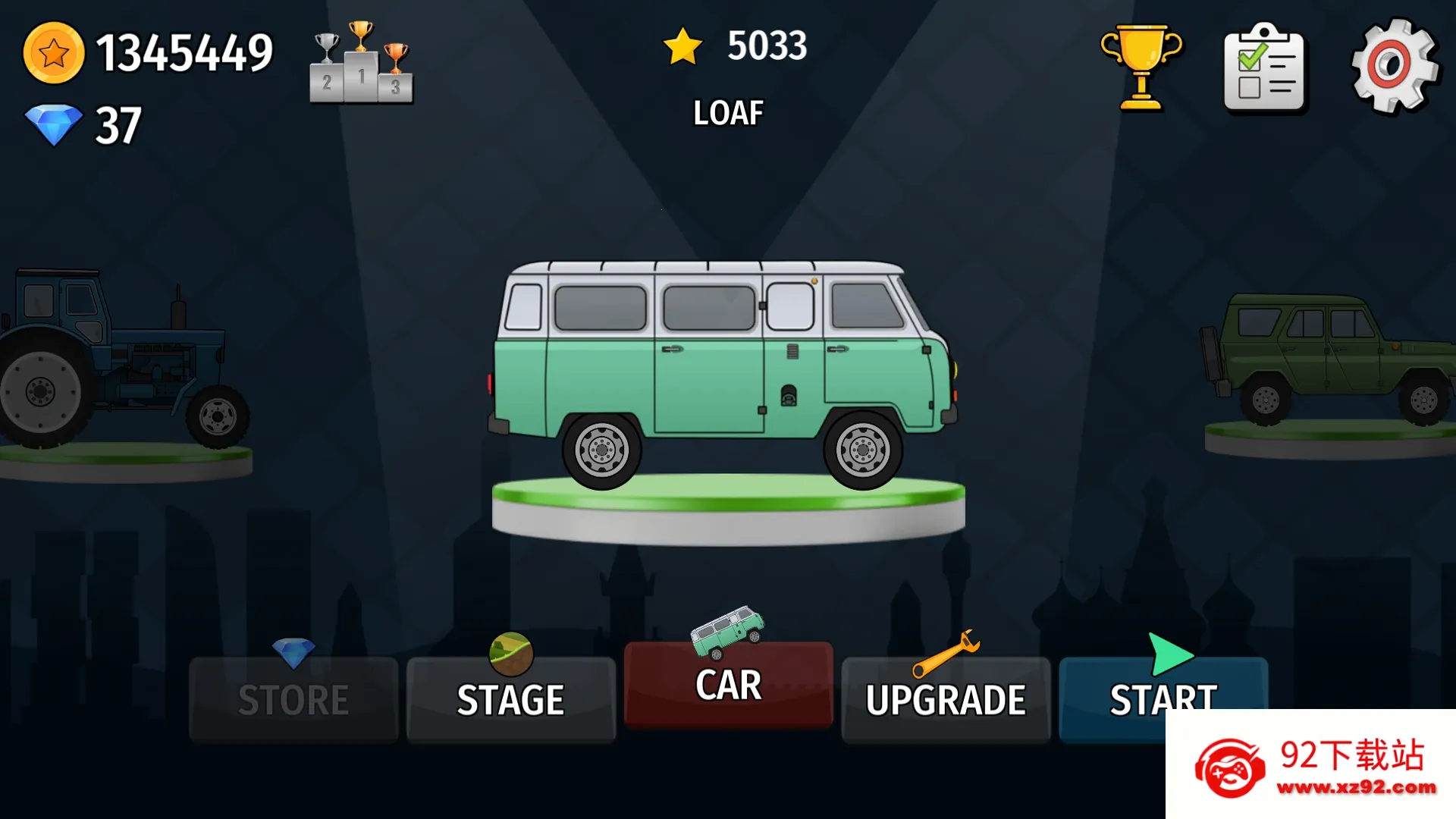Open the daily tasks clipboard icon
Image resolution: width=1456 pixels, height=819 pixels.
point(1265,70)
